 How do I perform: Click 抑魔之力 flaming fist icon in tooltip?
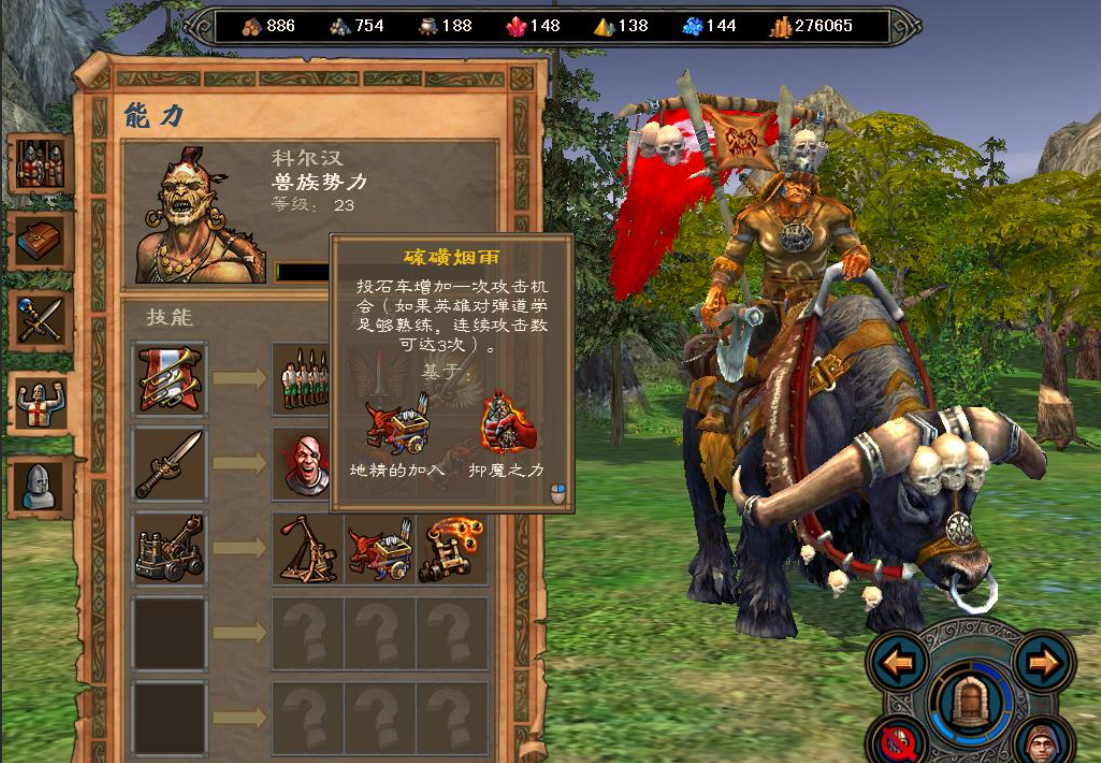507,425
